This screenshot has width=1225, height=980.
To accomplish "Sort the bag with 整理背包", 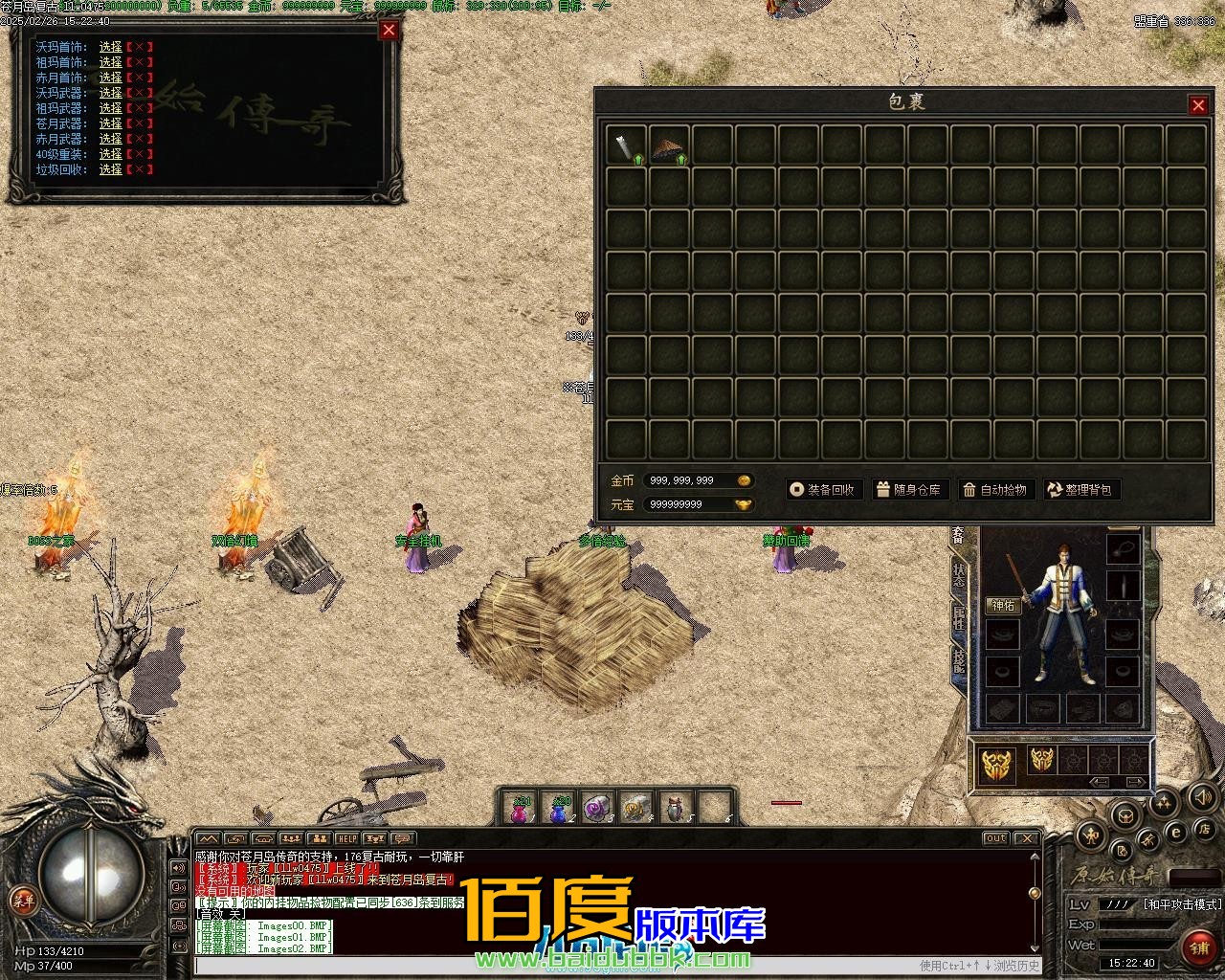I will pyautogui.click(x=1080, y=490).
